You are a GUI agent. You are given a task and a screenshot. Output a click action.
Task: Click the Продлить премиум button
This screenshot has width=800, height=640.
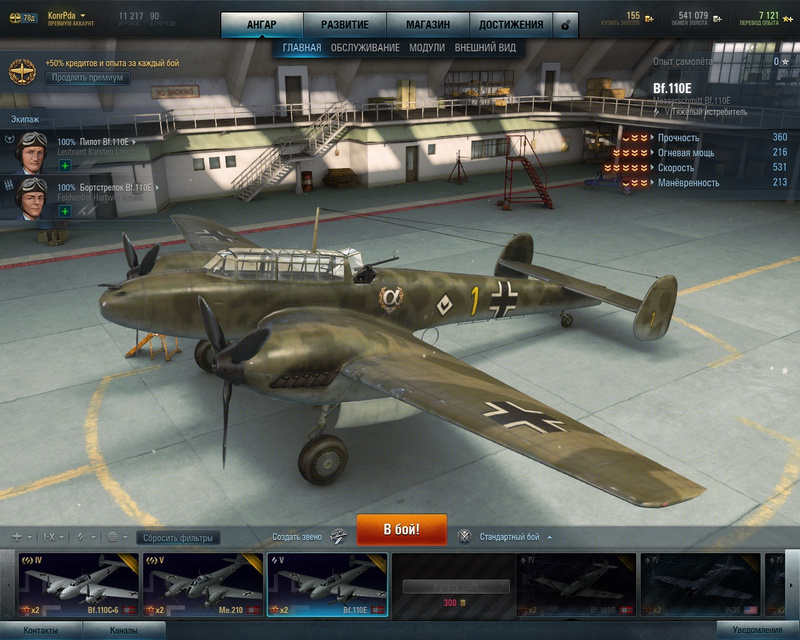[x=87, y=78]
